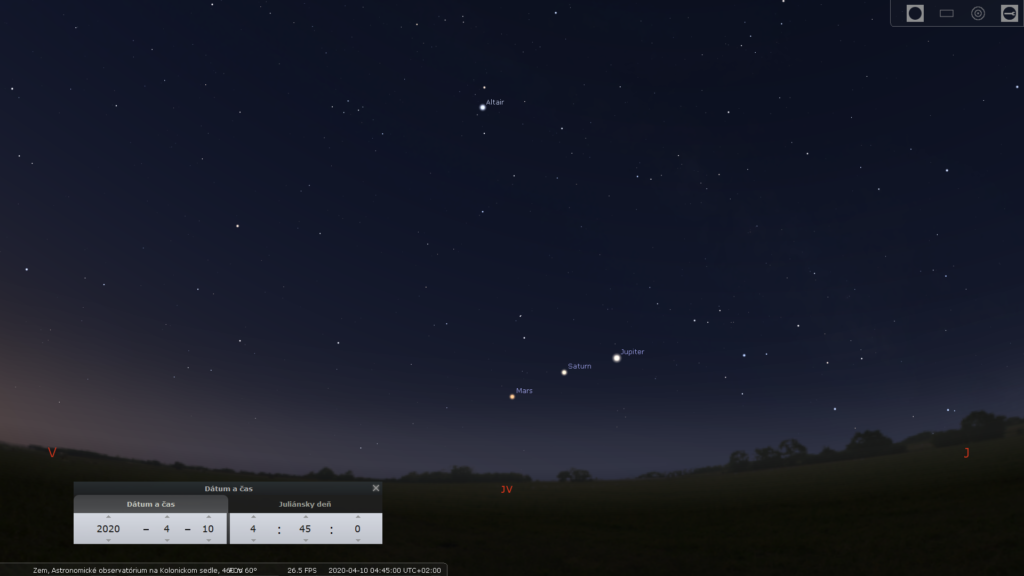Increase the hour with its up arrow
1024x576 pixels.
[253, 517]
